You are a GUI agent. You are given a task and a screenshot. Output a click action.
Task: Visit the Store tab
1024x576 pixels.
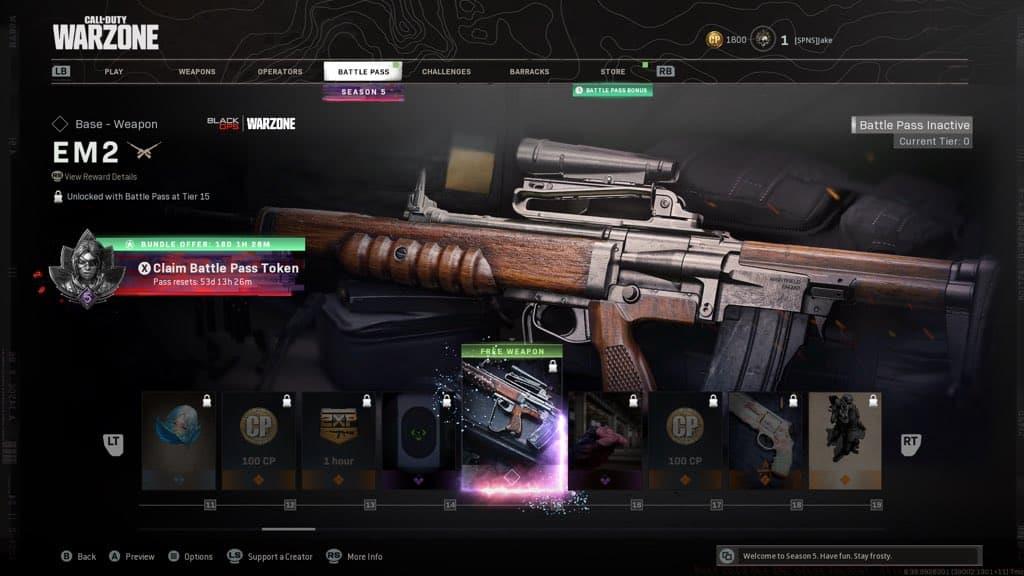tap(613, 72)
